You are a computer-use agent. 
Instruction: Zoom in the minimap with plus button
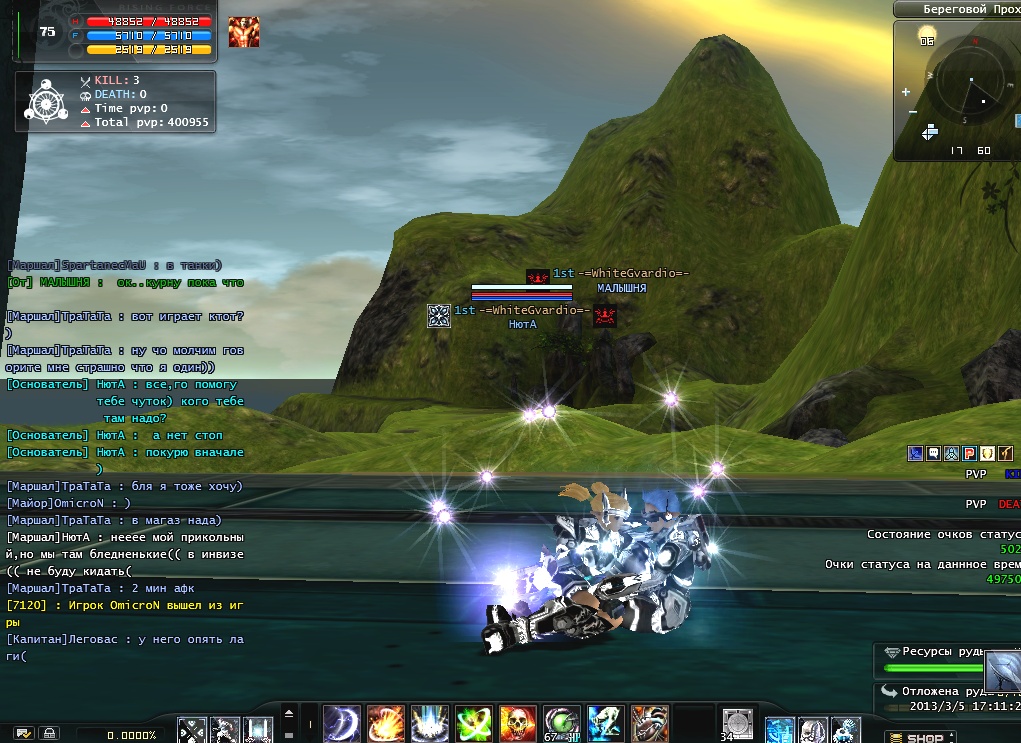pyautogui.click(x=906, y=92)
